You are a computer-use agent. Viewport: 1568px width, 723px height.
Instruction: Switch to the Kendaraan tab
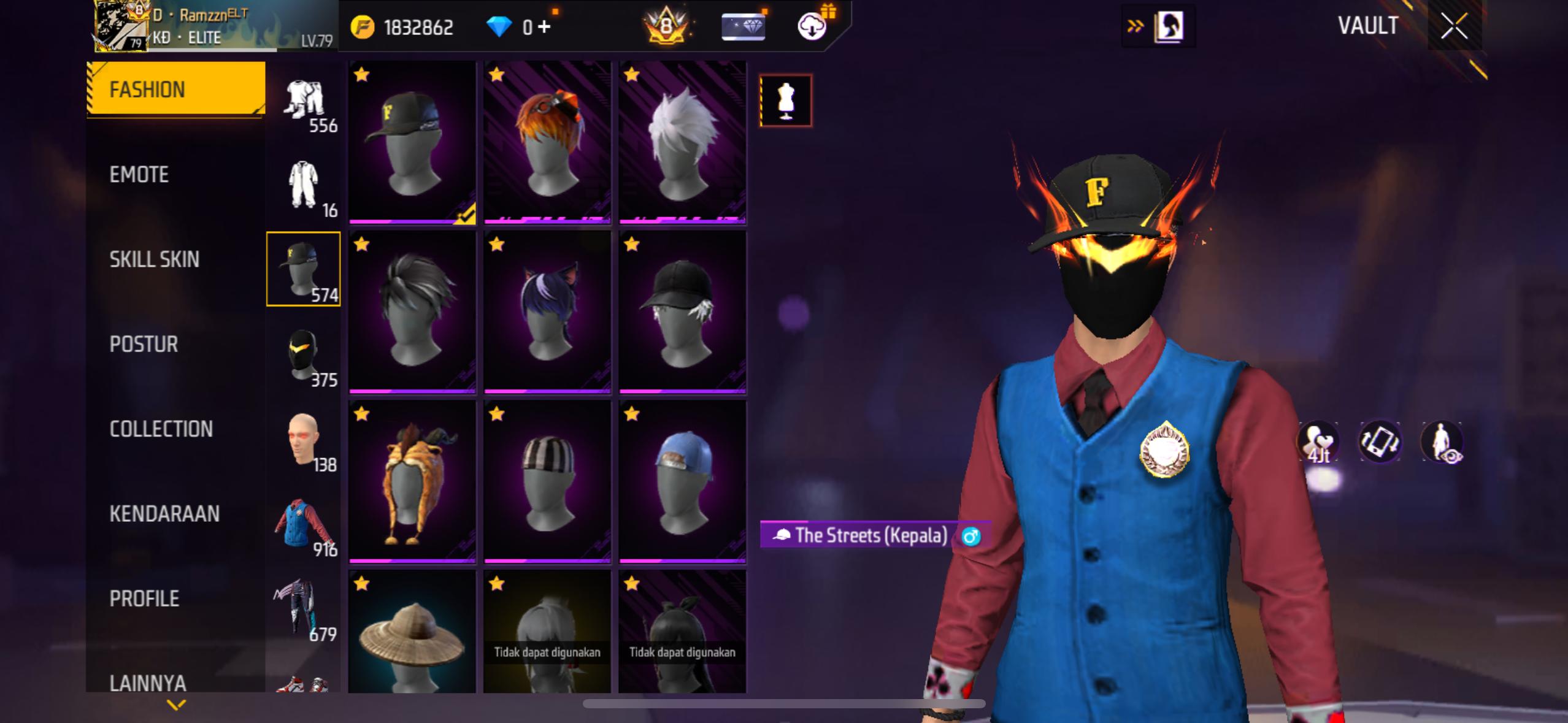(x=164, y=514)
